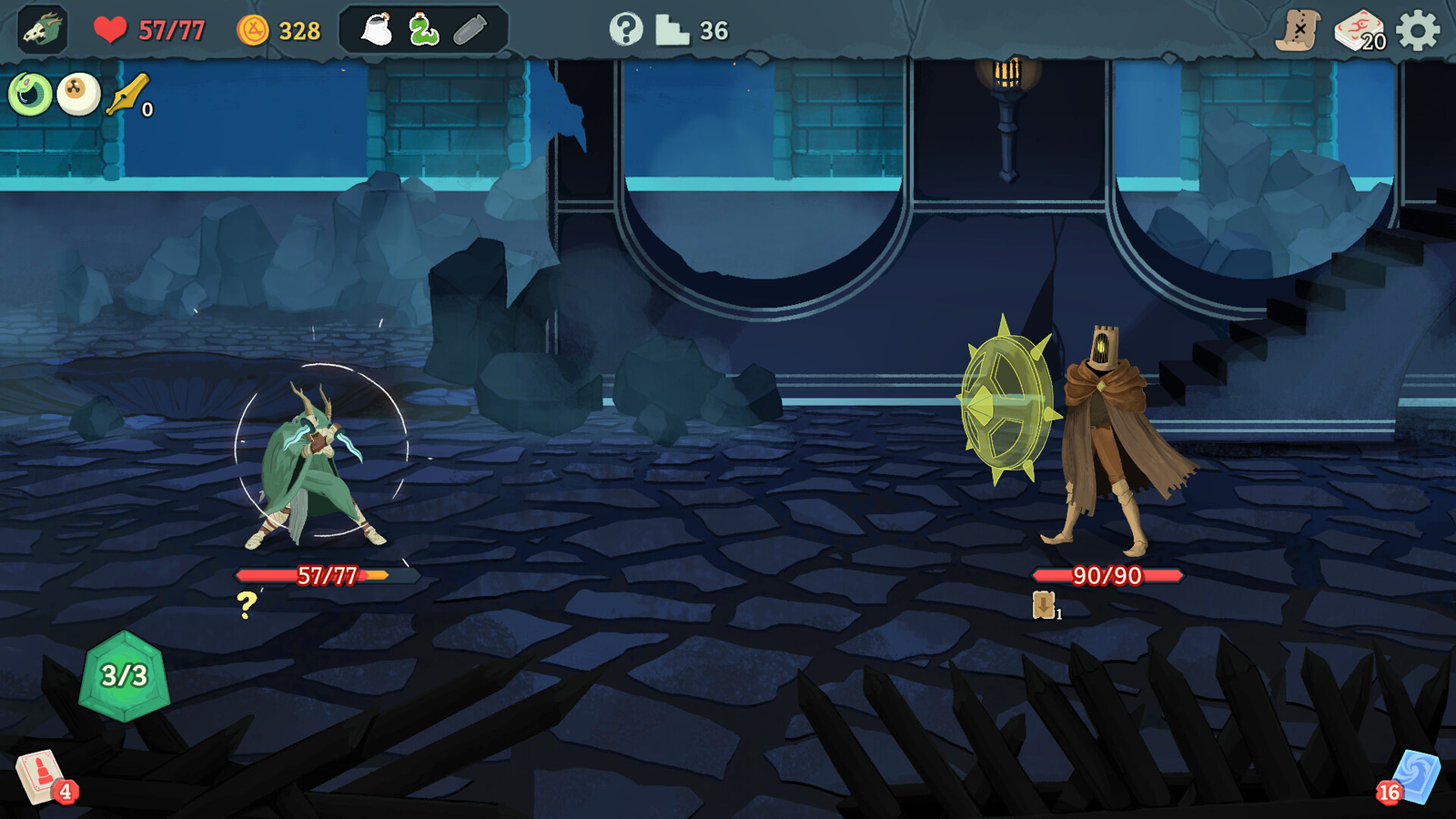Inspect the eyeball relic

(78, 94)
